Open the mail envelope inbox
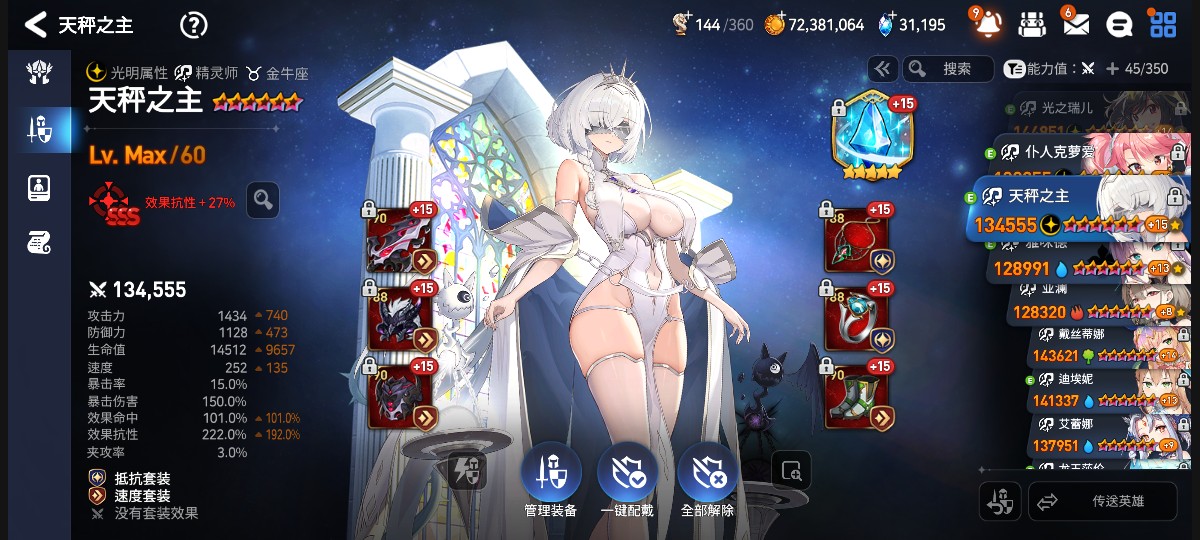 pos(1076,25)
